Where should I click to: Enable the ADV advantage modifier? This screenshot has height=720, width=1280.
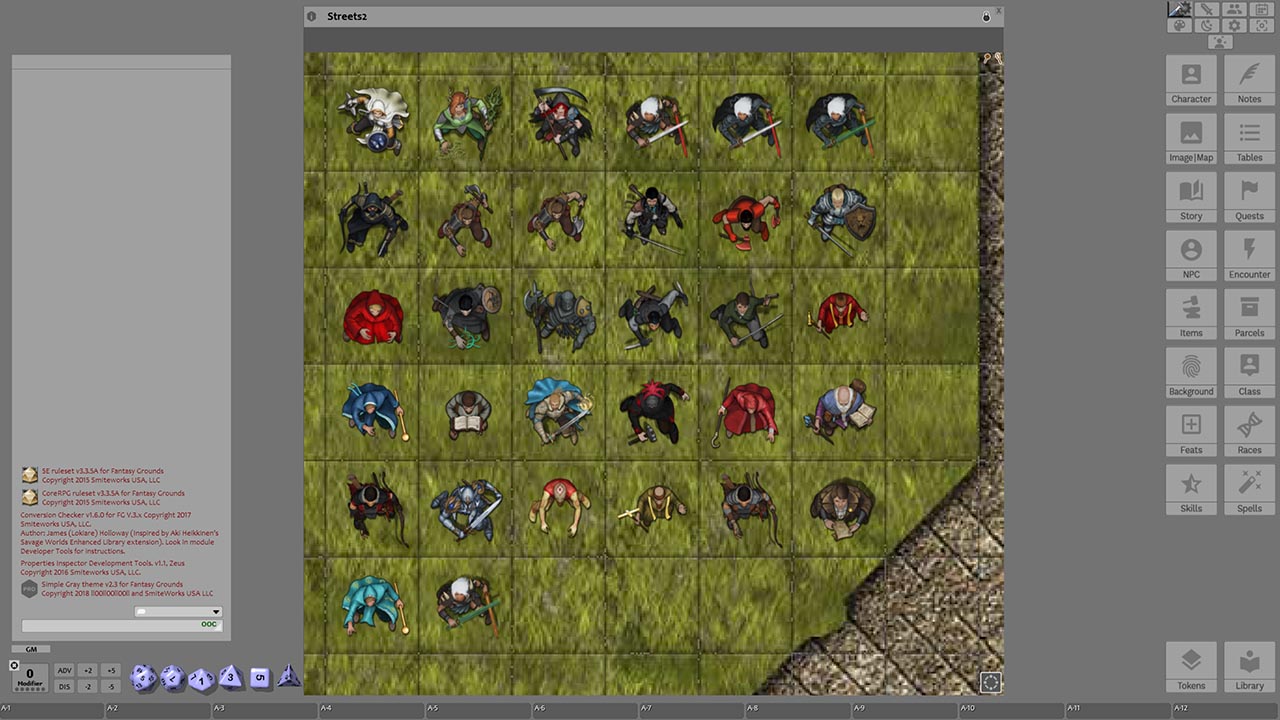pos(64,670)
